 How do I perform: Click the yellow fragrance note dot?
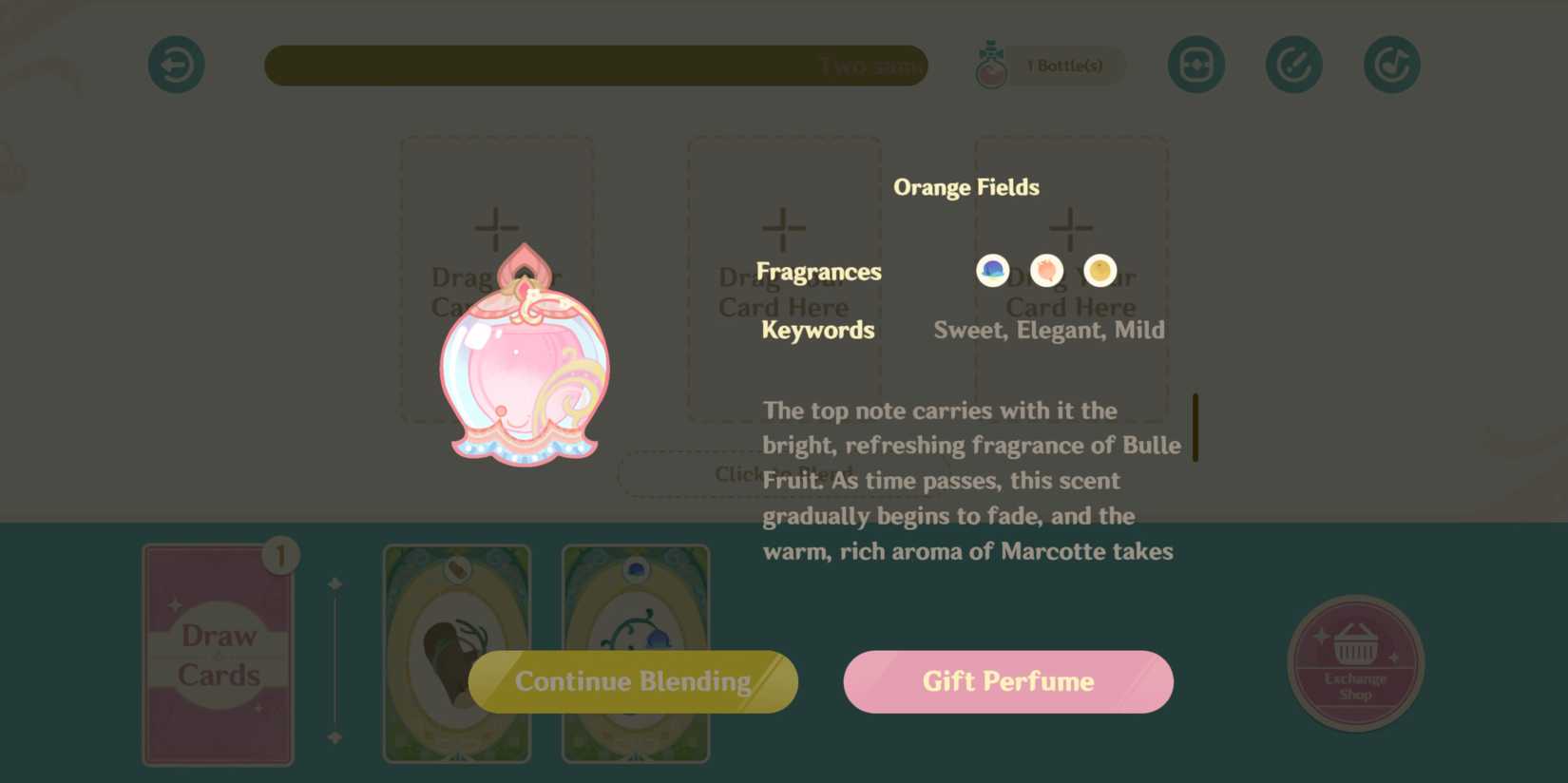(x=1099, y=269)
